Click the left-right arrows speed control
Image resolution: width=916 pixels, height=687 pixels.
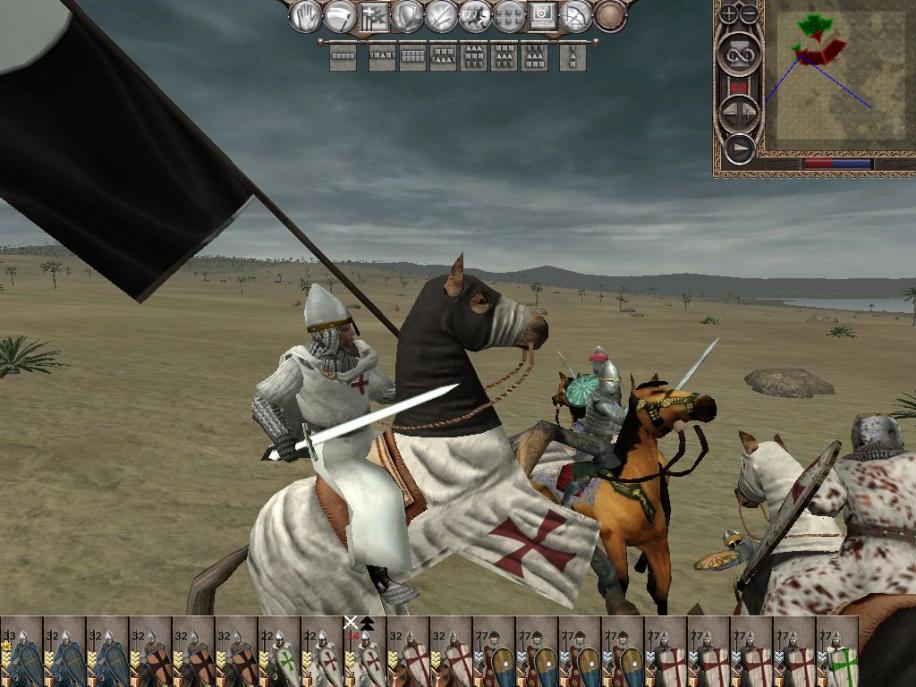coord(740,112)
